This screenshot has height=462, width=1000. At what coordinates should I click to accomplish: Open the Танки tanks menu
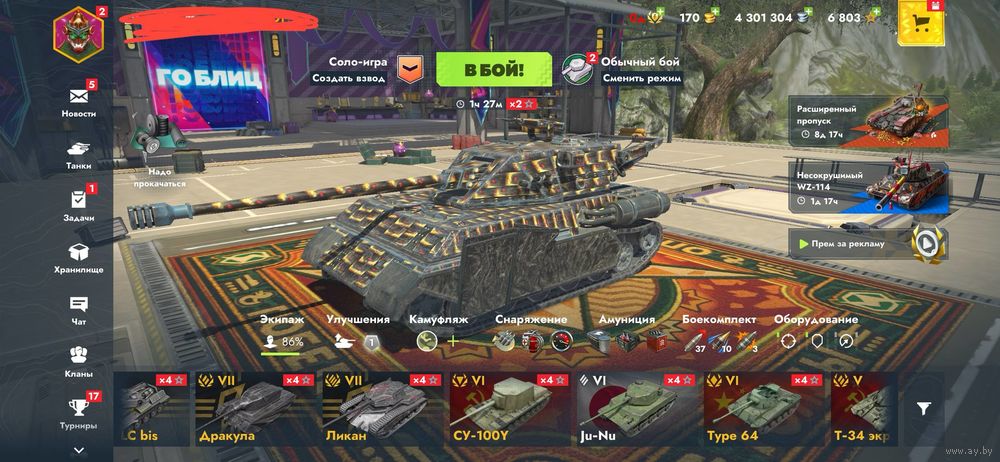[x=79, y=152]
